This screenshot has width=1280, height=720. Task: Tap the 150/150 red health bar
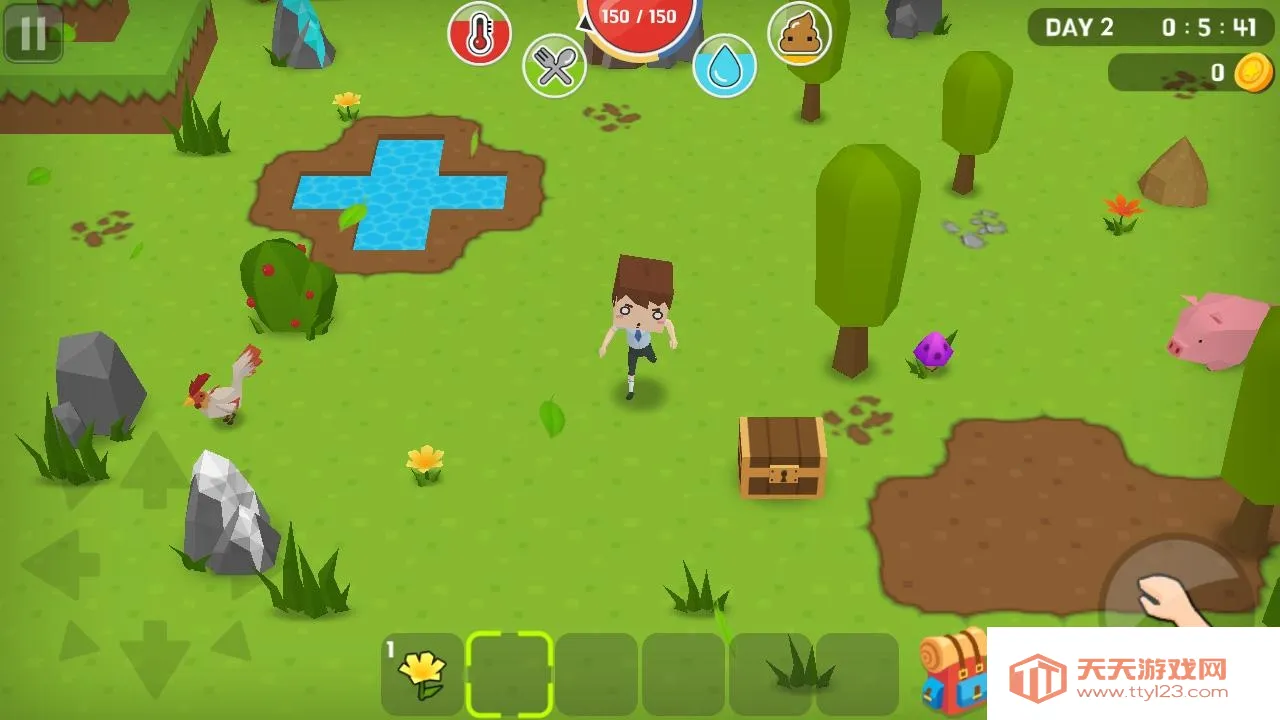(x=639, y=16)
